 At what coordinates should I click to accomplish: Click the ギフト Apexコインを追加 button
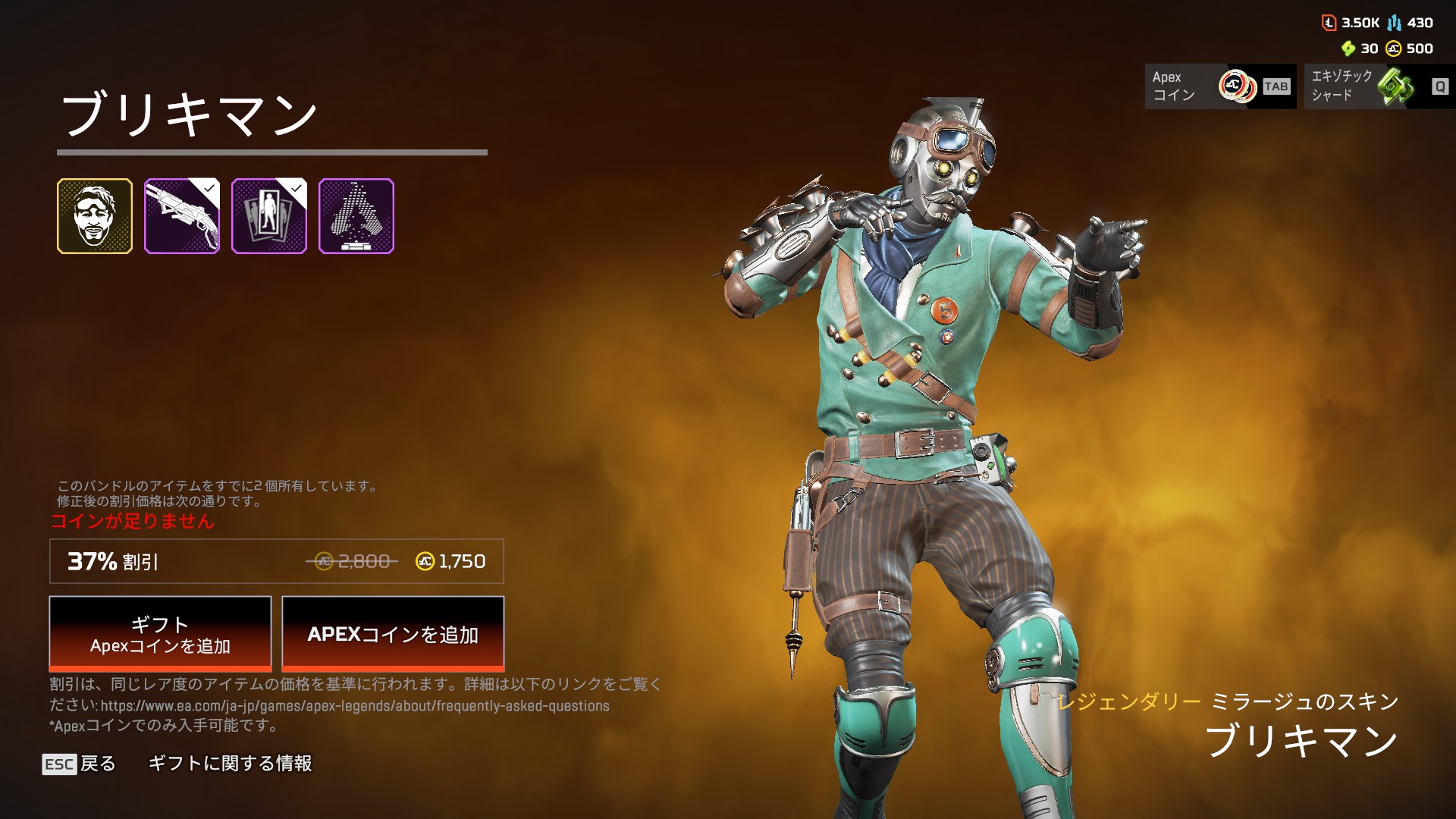tap(160, 634)
